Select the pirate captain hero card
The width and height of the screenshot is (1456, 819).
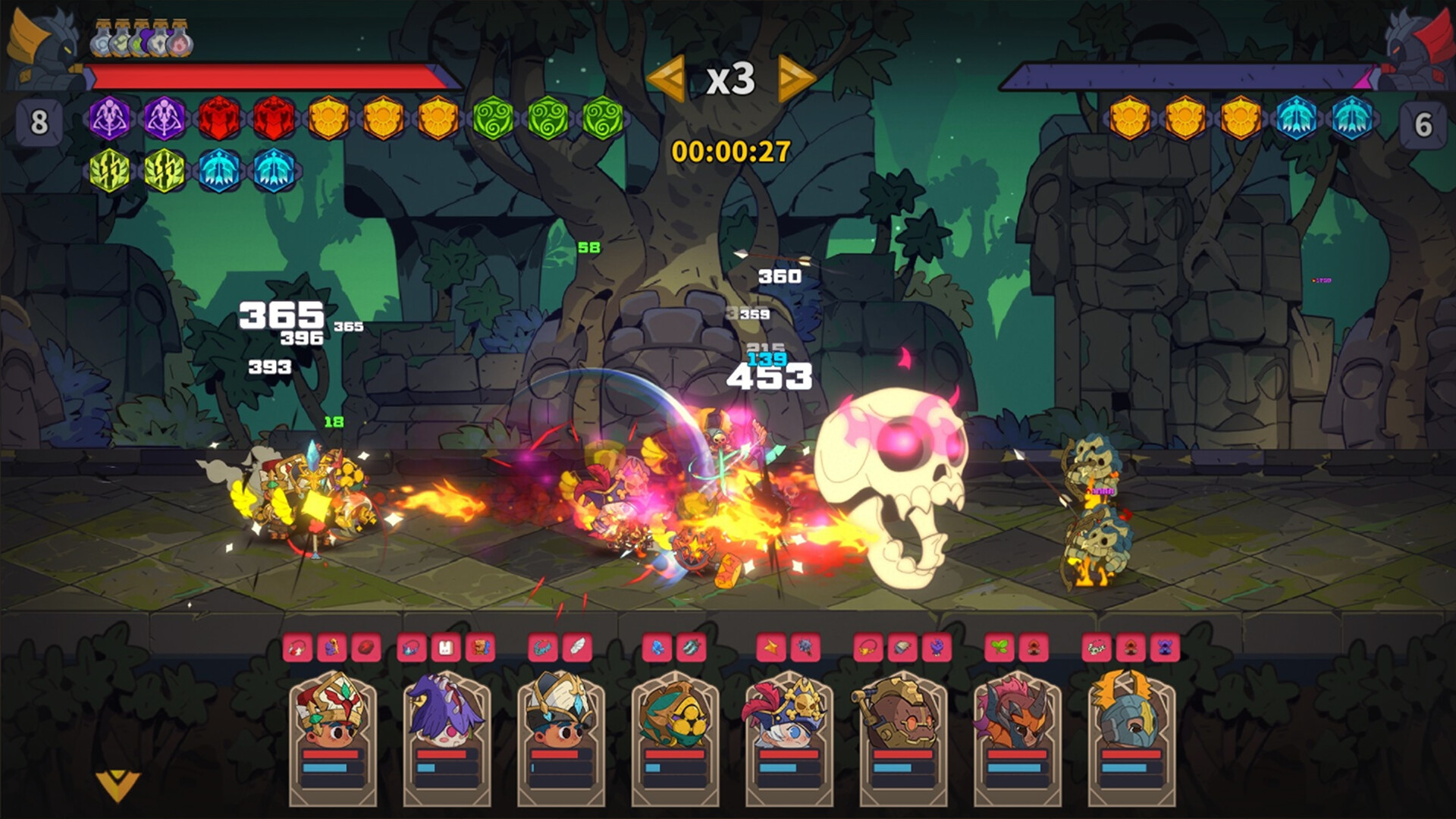coord(789,737)
